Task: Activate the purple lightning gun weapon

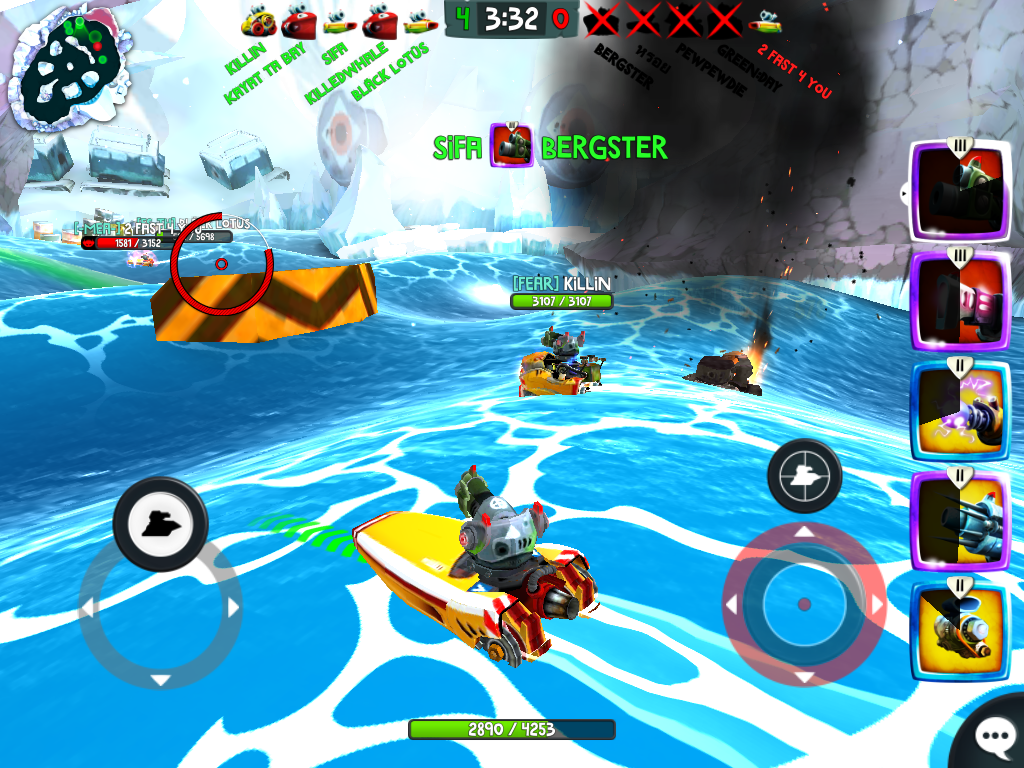Action: tap(958, 410)
